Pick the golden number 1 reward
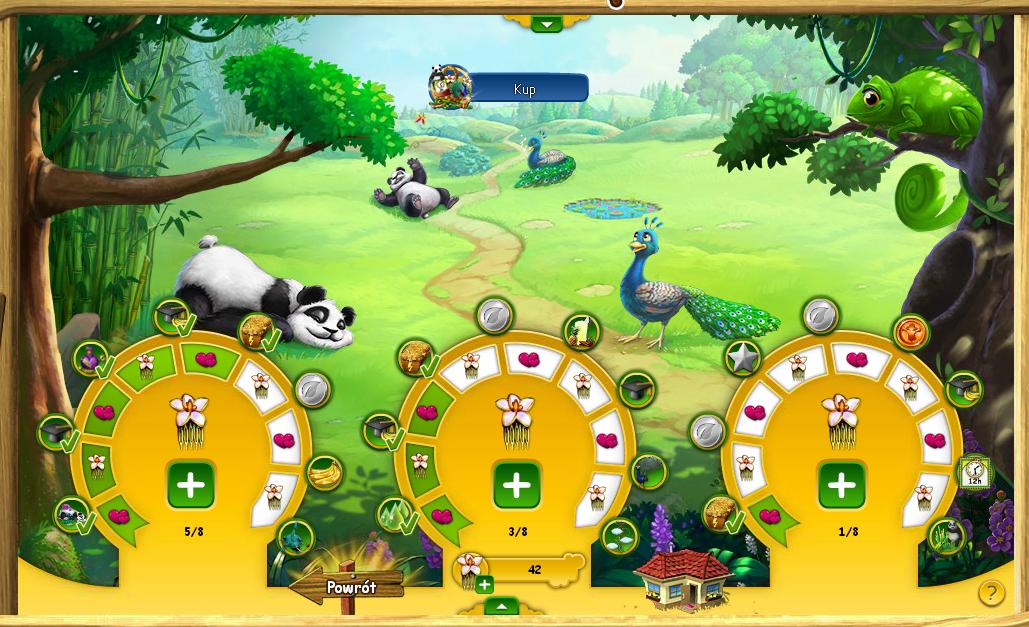Image resolution: width=1029 pixels, height=627 pixels. [581, 331]
